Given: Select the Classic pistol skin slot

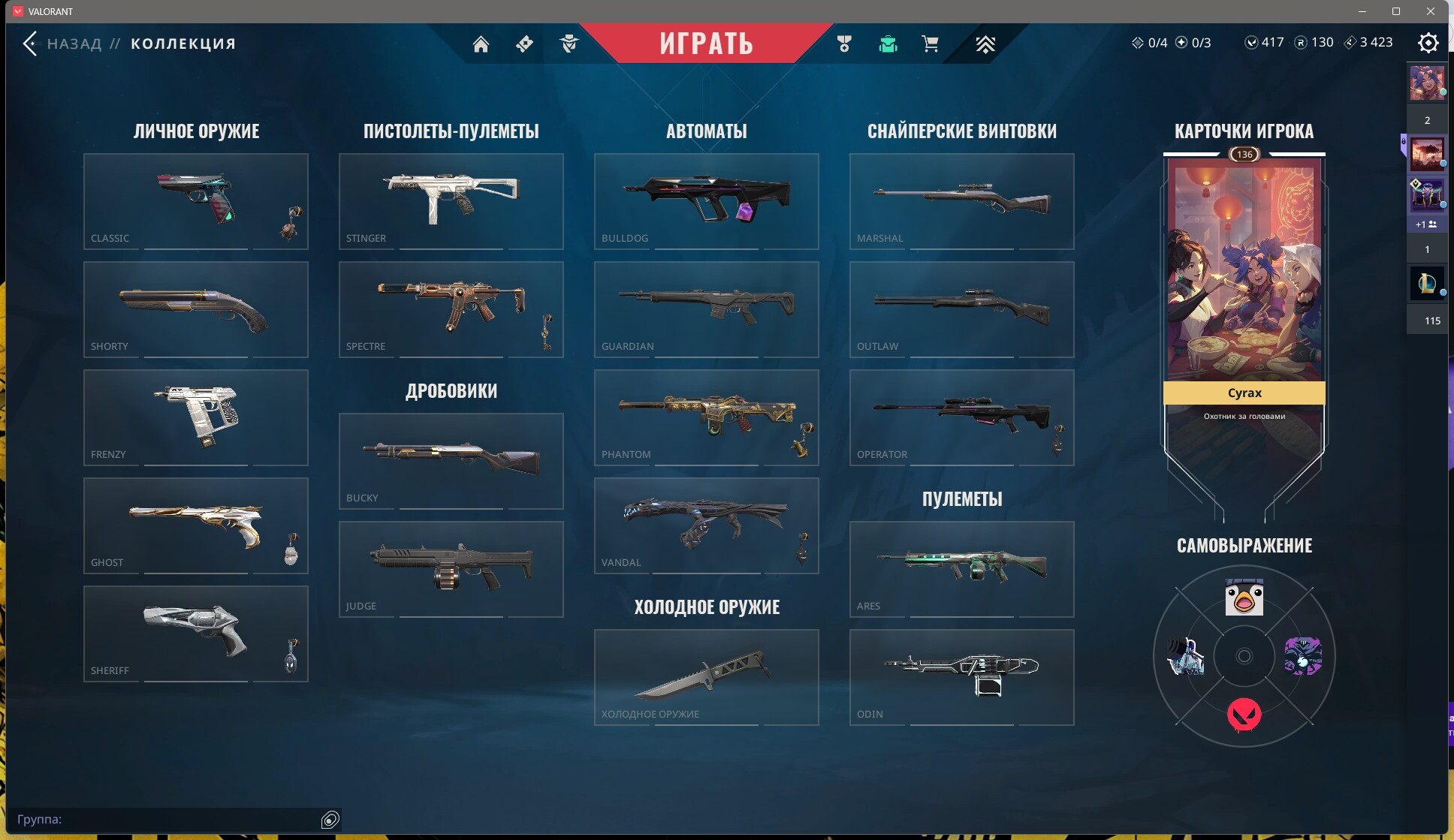Looking at the screenshot, I should tap(195, 201).
